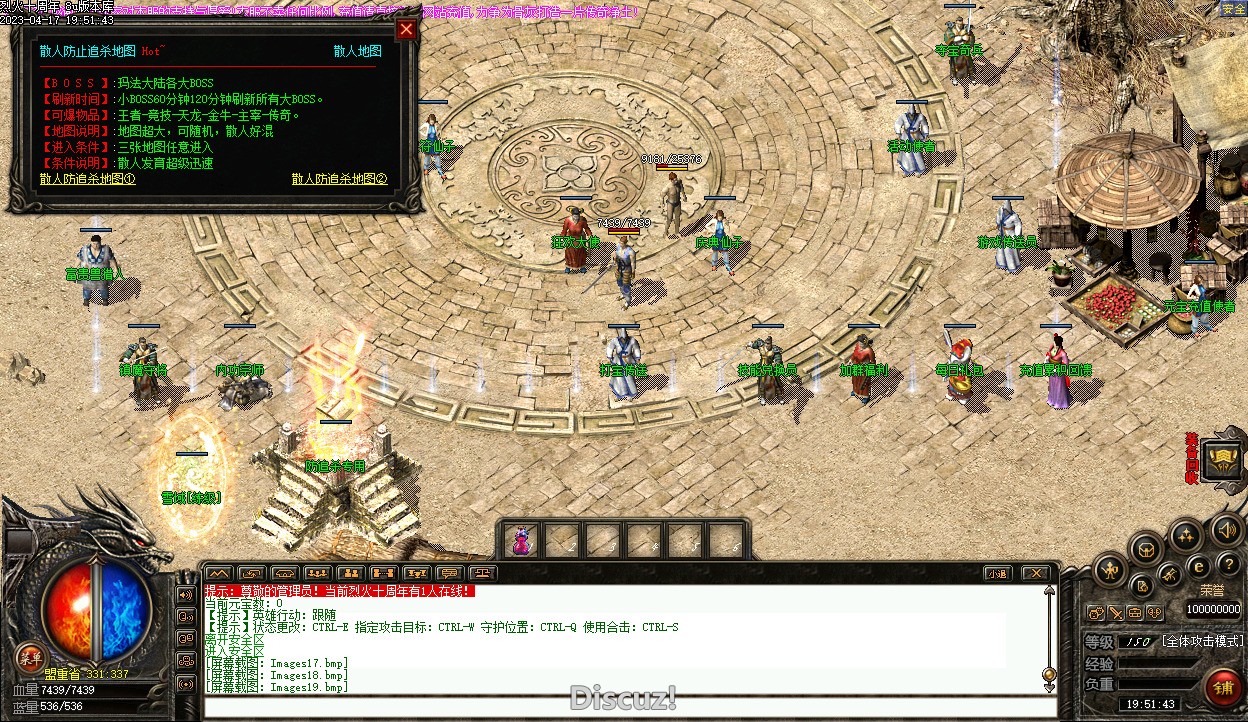This screenshot has height=722, width=1248.
Task: Click the crossed sword small icon
Action: pyautogui.click(x=1116, y=613)
